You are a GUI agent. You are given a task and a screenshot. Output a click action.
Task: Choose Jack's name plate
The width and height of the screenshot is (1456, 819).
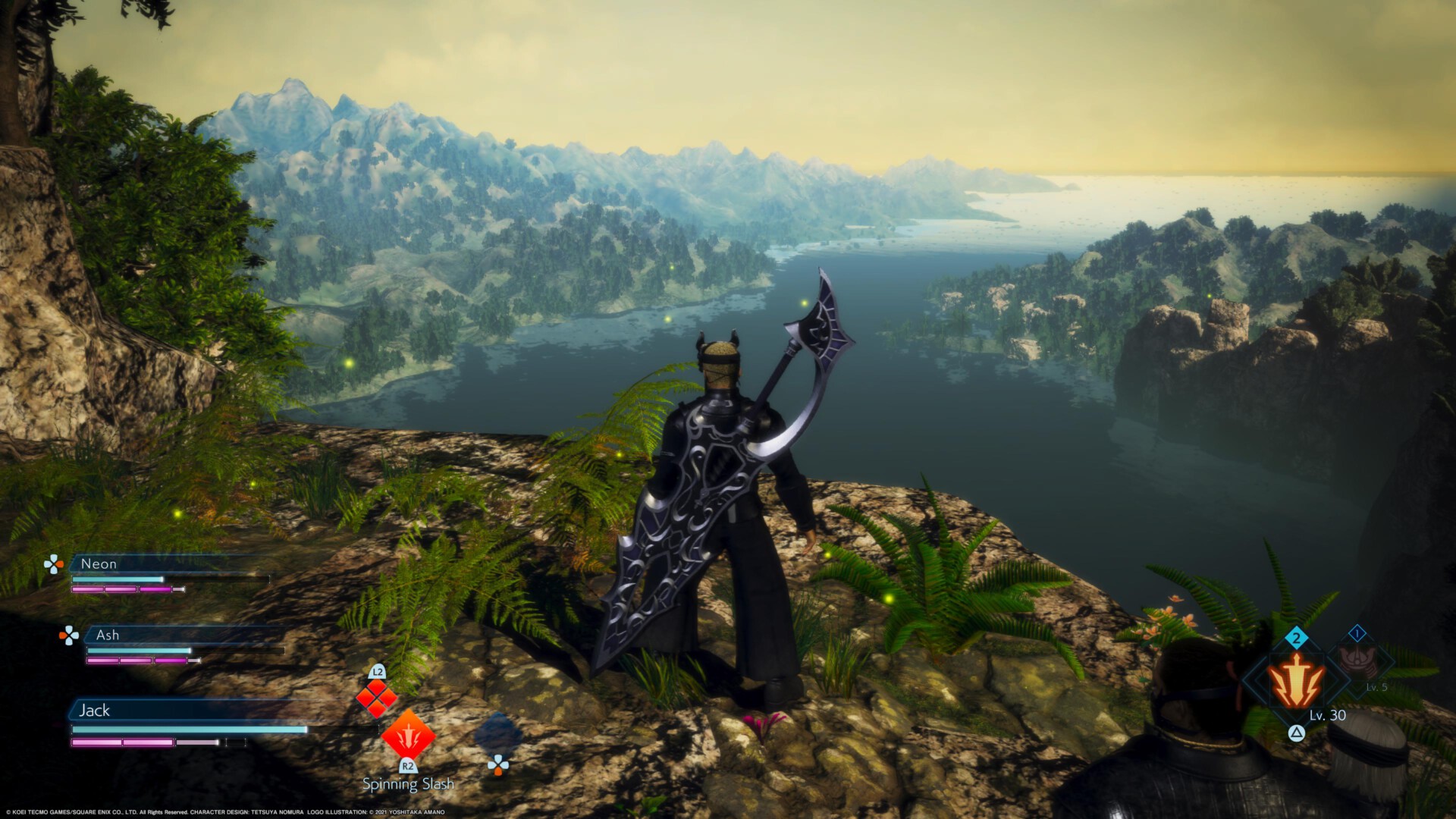95,711
